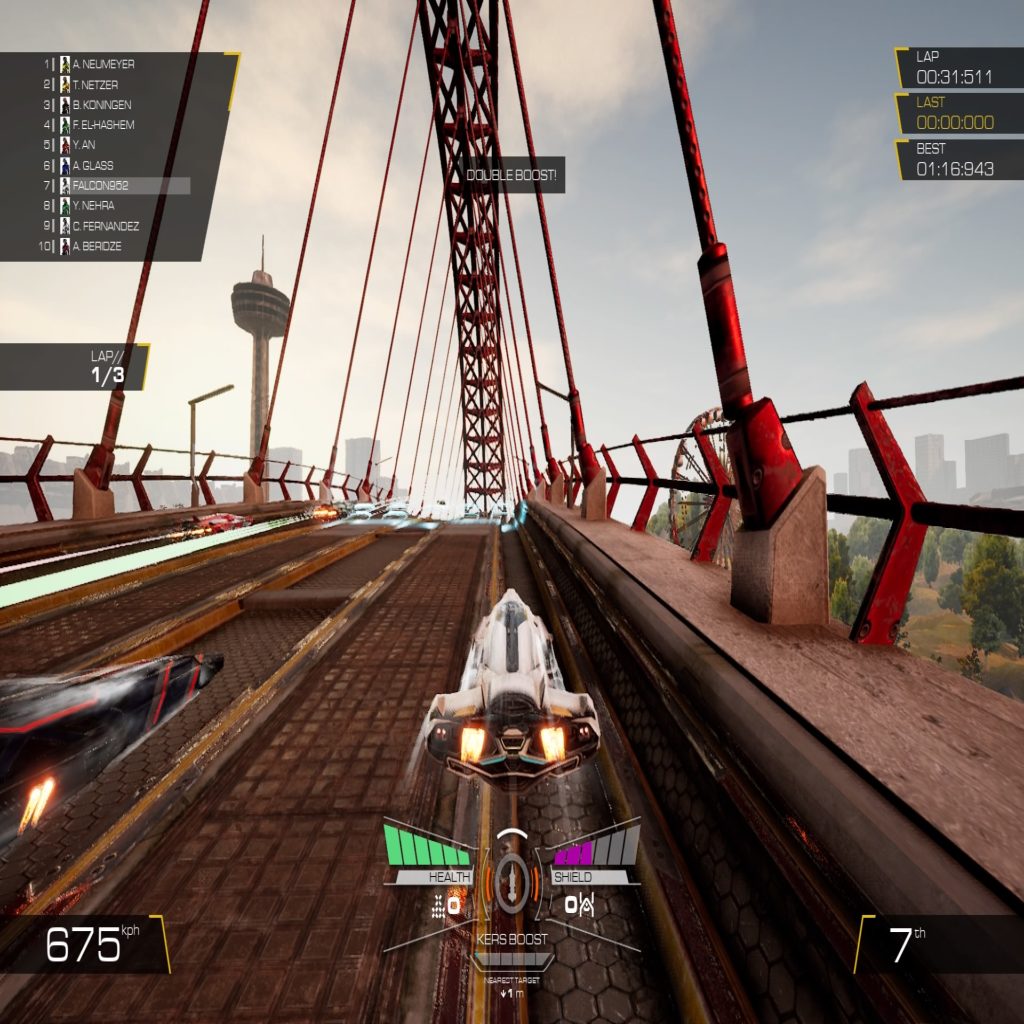Choose C. Fernandez in the leaderboard

coord(105,226)
